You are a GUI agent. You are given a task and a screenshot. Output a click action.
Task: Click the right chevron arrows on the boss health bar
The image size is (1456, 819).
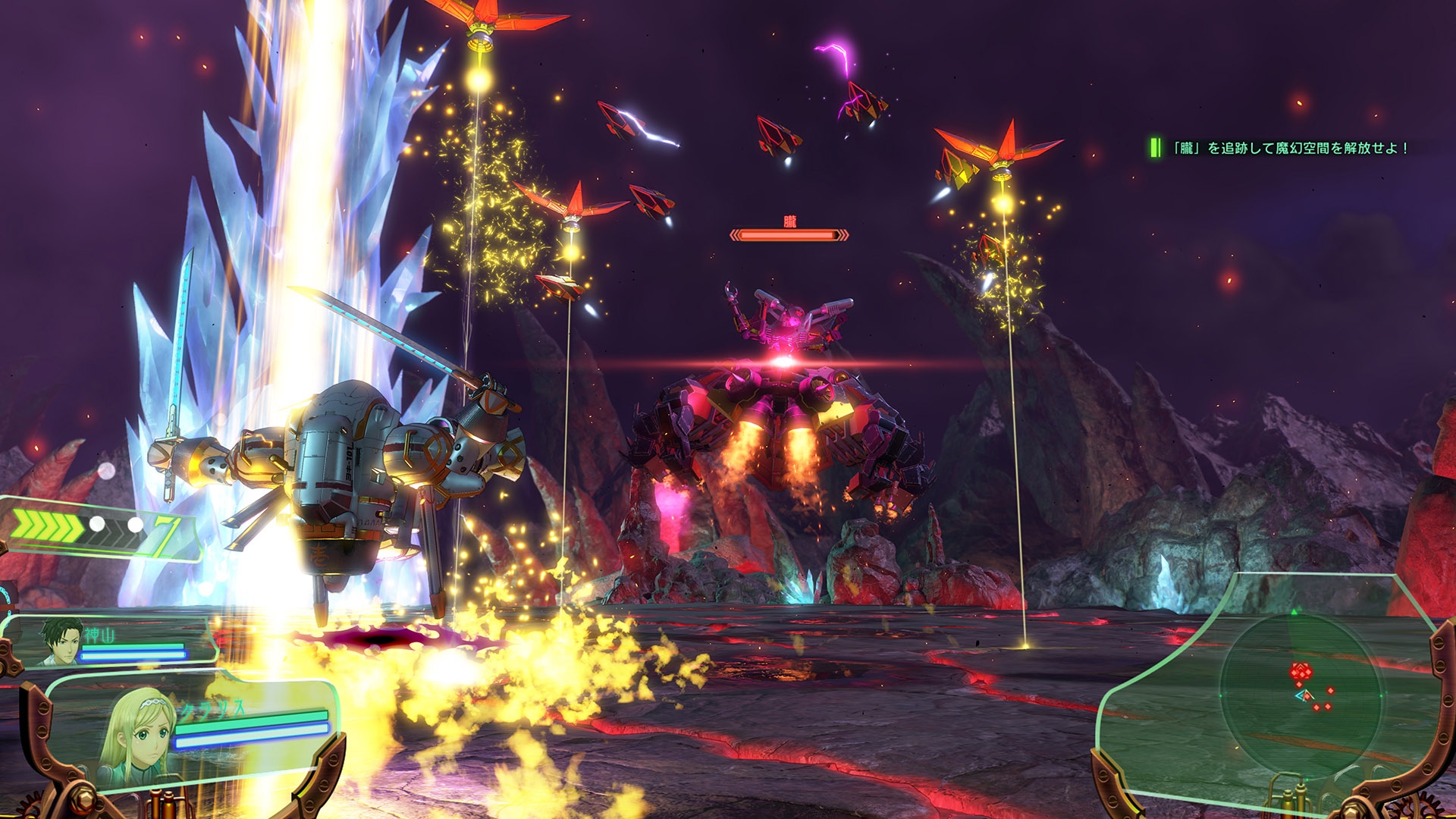pyautogui.click(x=843, y=234)
